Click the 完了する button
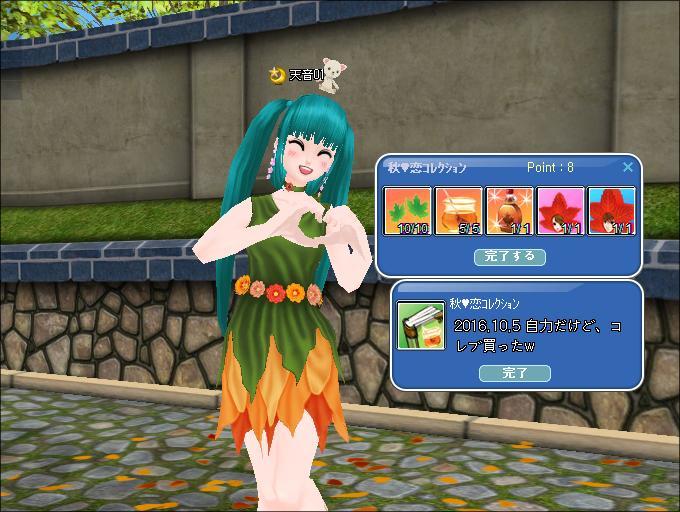 pyautogui.click(x=509, y=256)
